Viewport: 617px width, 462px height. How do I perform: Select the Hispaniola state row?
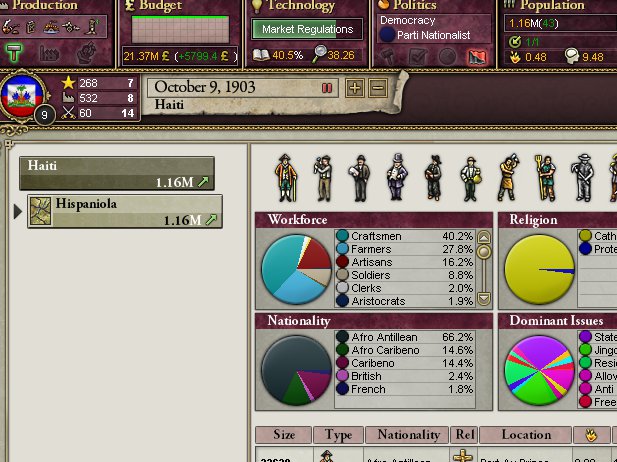point(123,212)
